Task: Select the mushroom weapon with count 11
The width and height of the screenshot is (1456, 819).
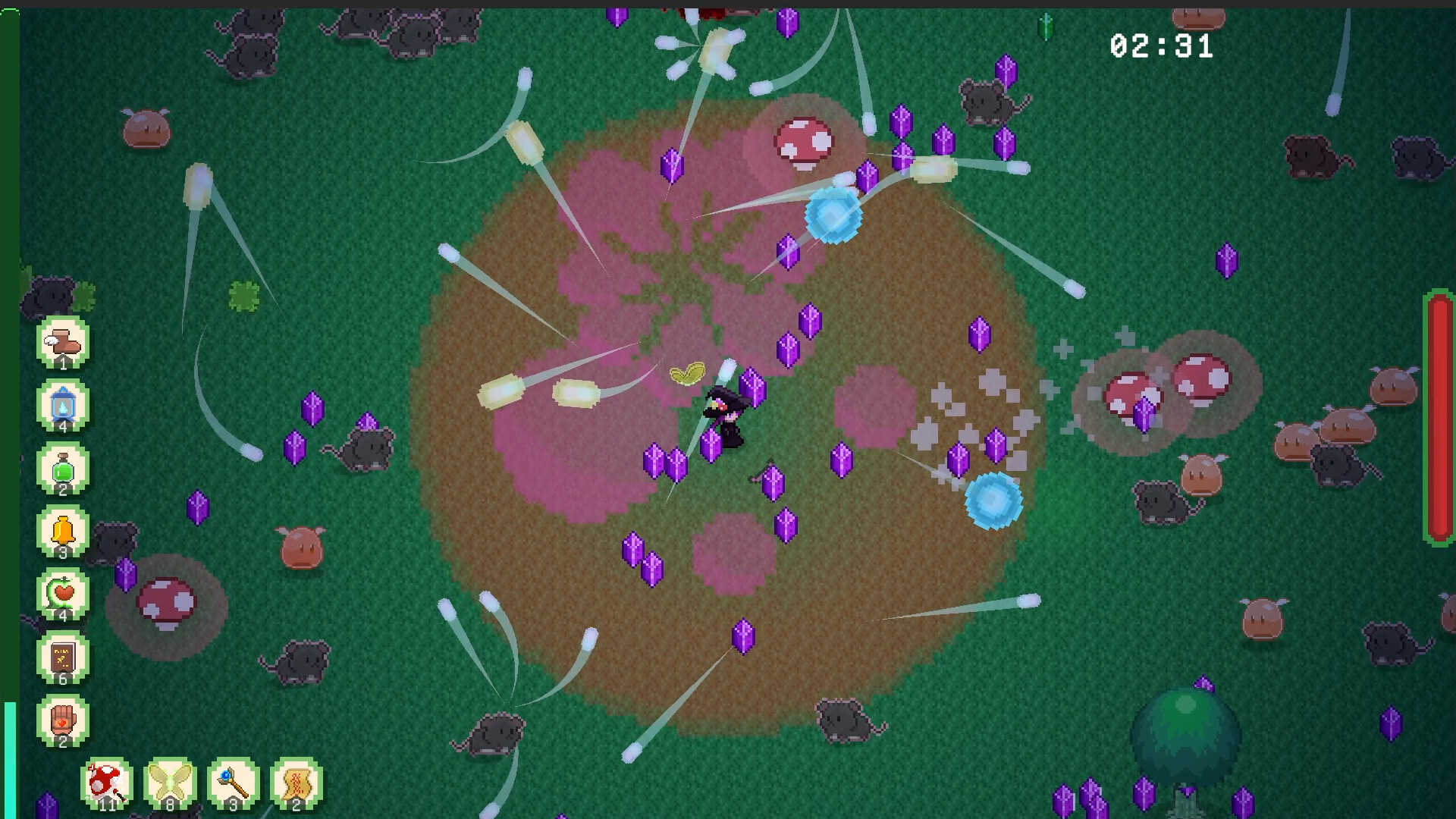Action: [x=105, y=783]
